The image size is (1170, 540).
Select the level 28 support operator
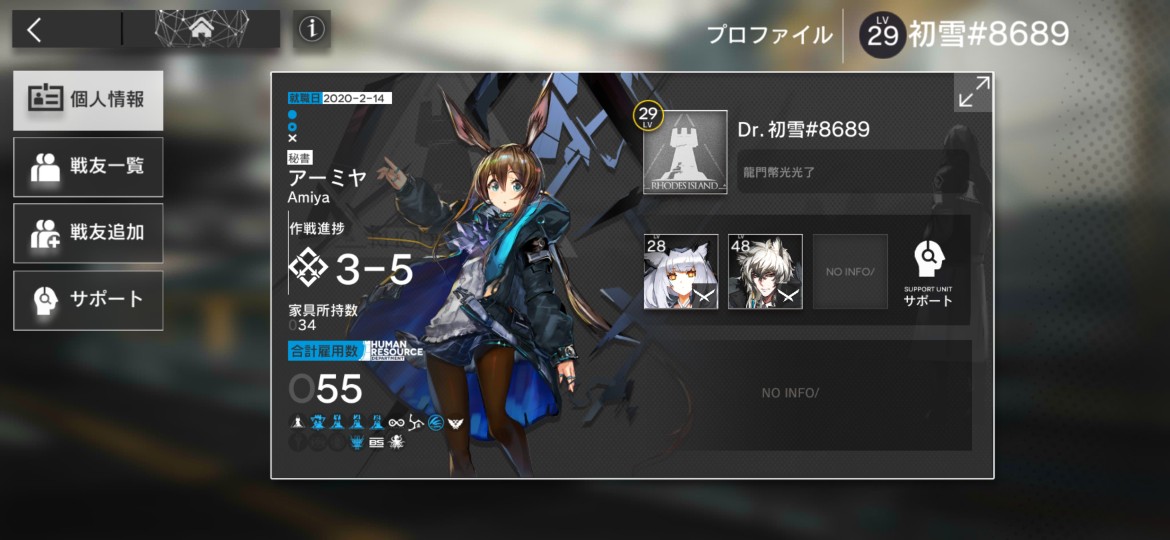(681, 271)
